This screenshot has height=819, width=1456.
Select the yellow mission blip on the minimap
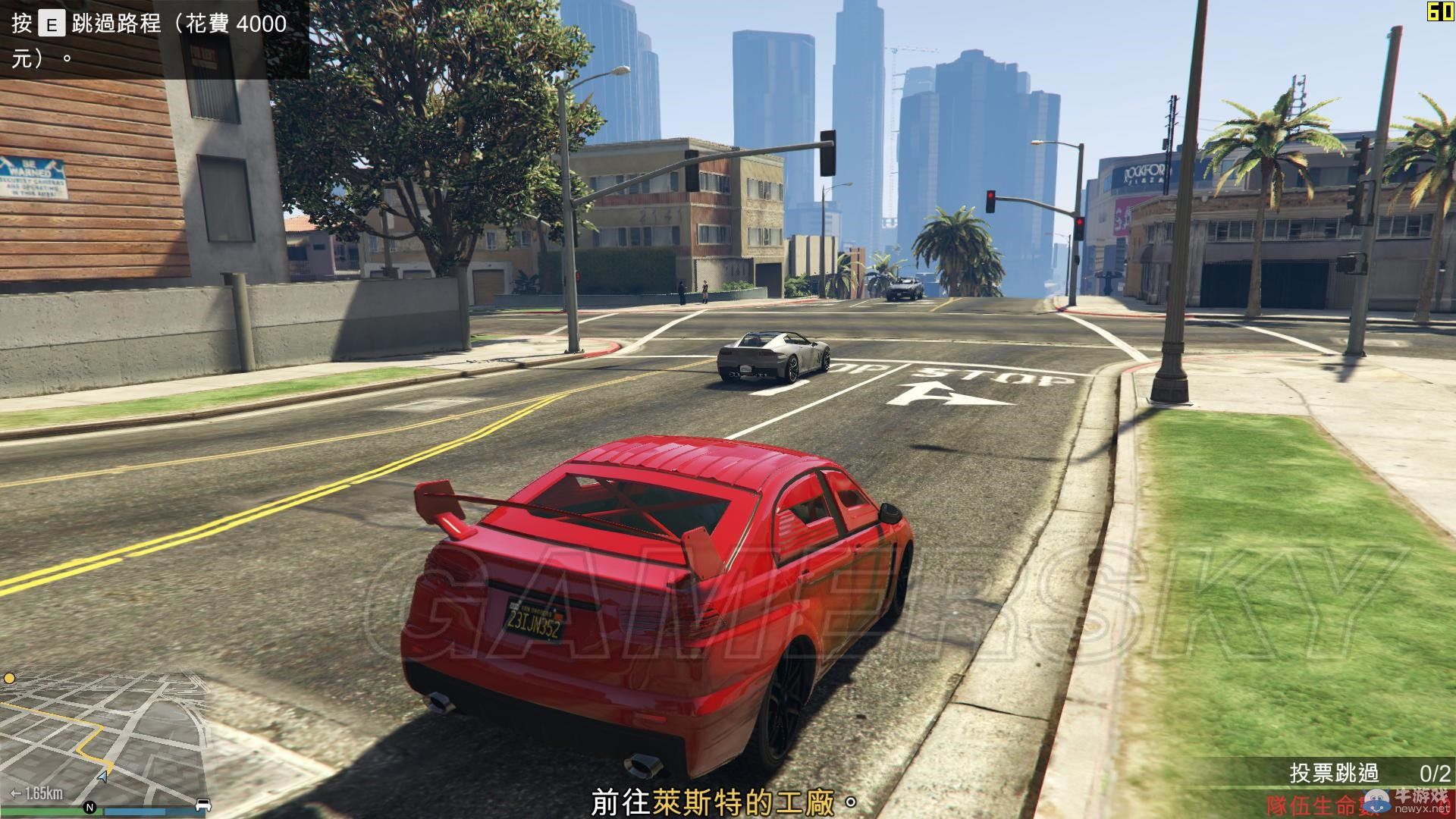point(10,679)
